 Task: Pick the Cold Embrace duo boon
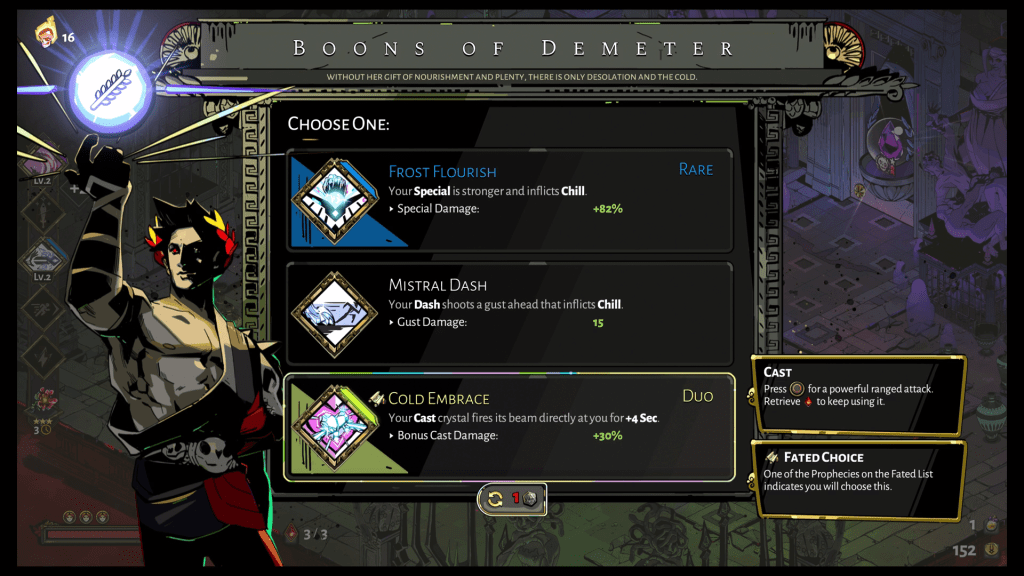[x=510, y=427]
